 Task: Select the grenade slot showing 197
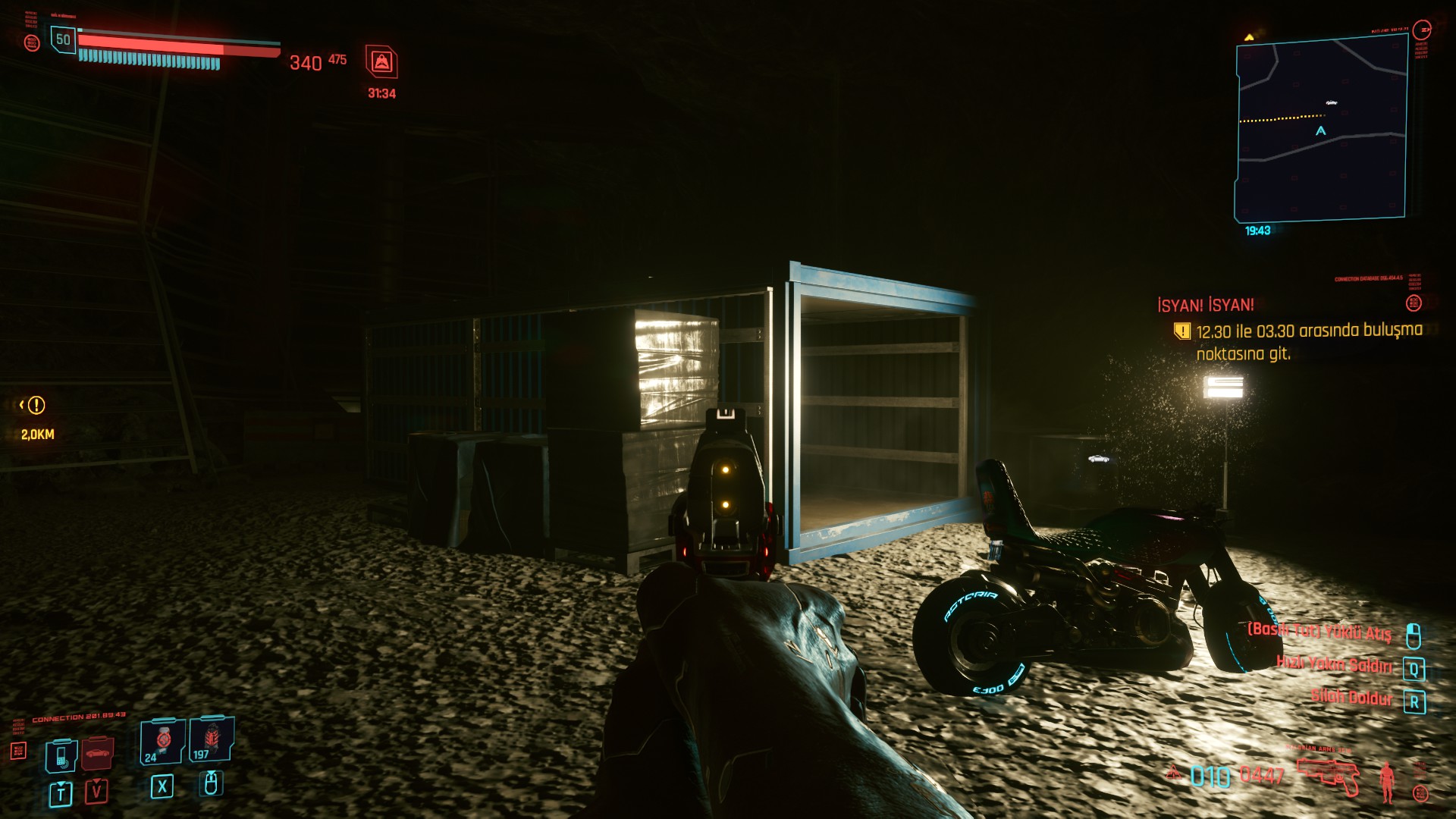pyautogui.click(x=211, y=740)
